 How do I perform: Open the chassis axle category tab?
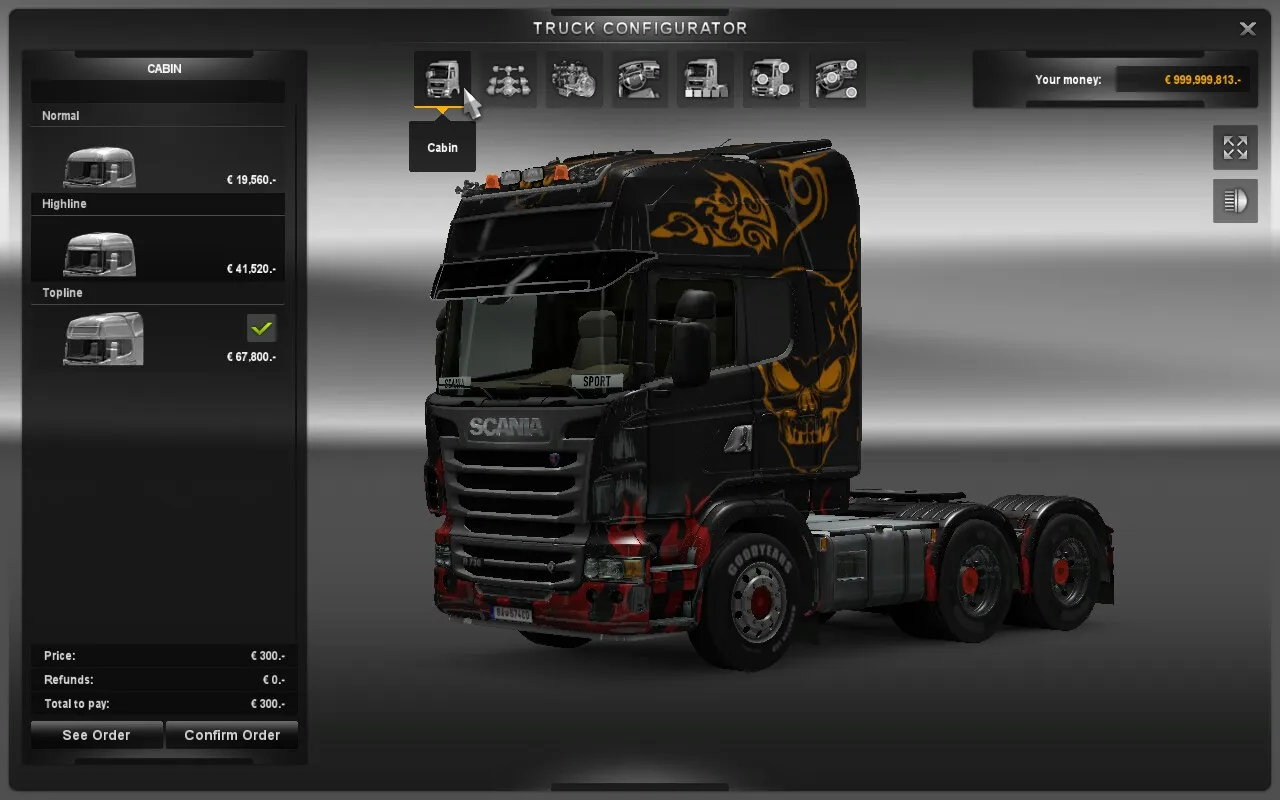click(508, 79)
